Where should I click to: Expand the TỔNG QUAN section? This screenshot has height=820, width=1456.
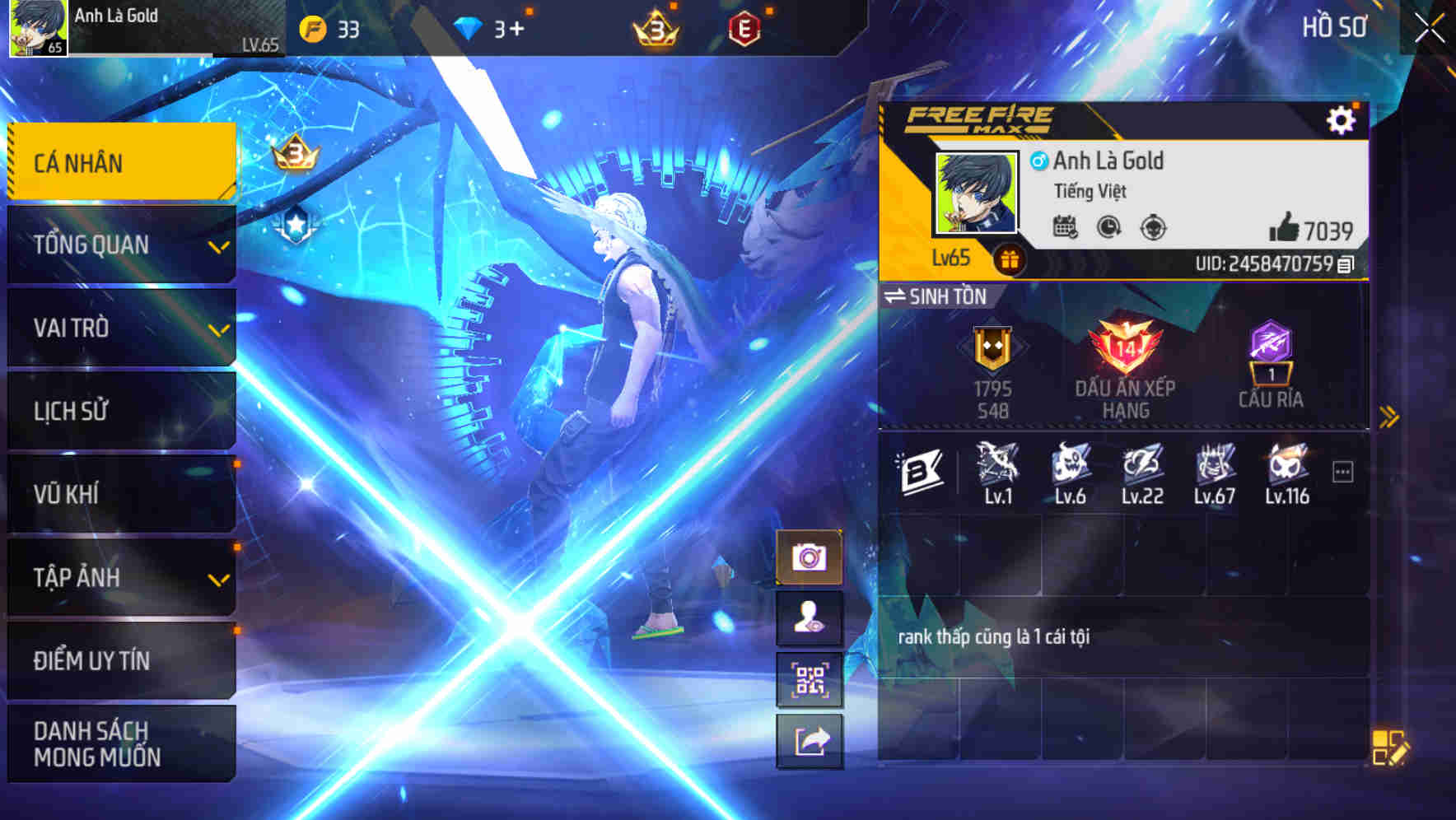tap(120, 244)
